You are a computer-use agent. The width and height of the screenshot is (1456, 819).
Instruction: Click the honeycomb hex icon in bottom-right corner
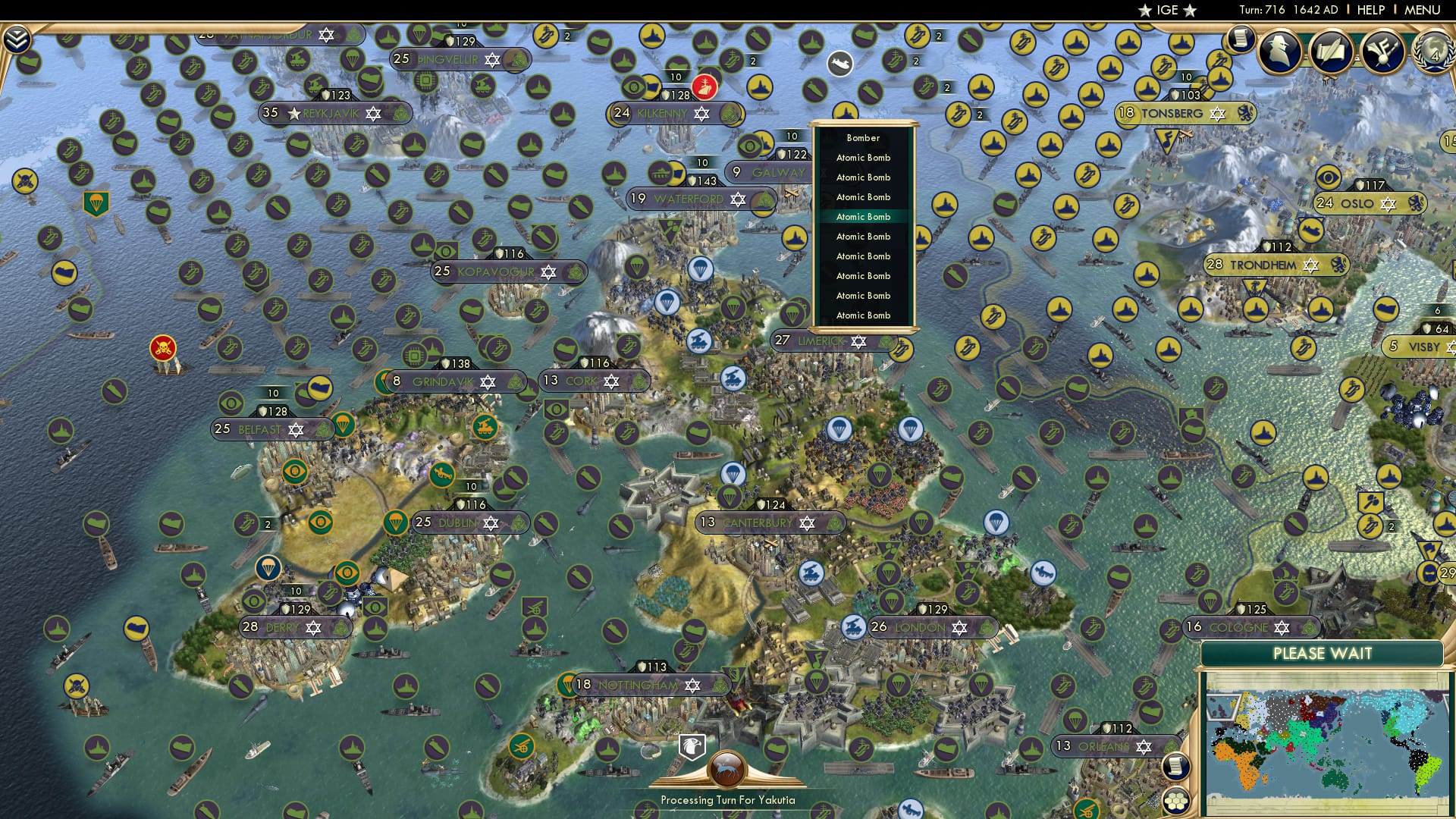(x=1176, y=801)
